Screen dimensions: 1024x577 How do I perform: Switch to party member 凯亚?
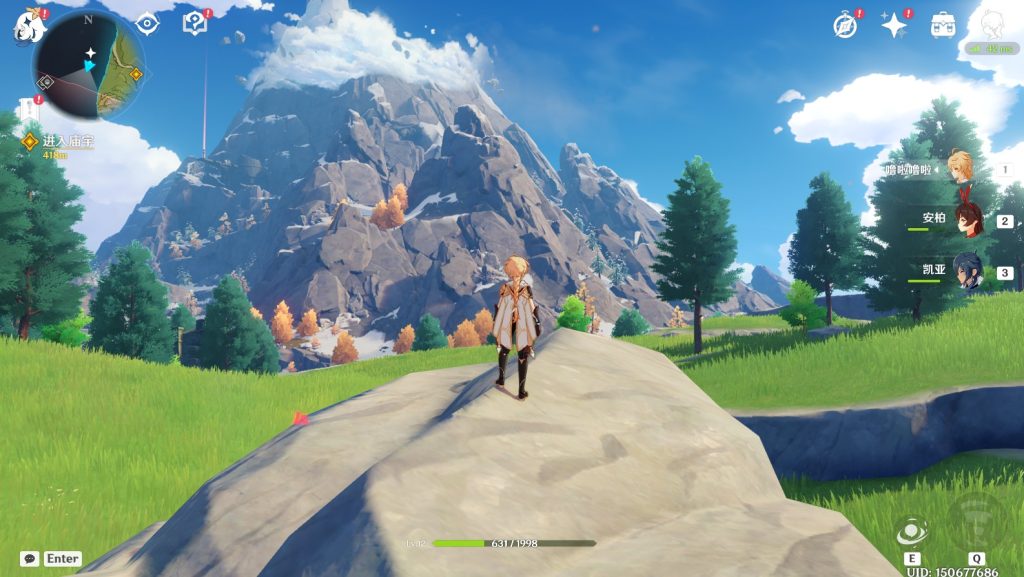(968, 272)
